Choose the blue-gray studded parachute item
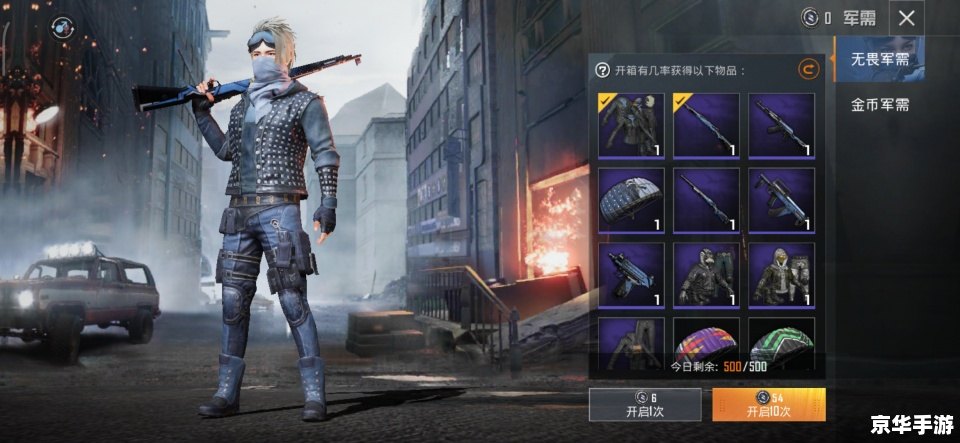 click(x=632, y=200)
